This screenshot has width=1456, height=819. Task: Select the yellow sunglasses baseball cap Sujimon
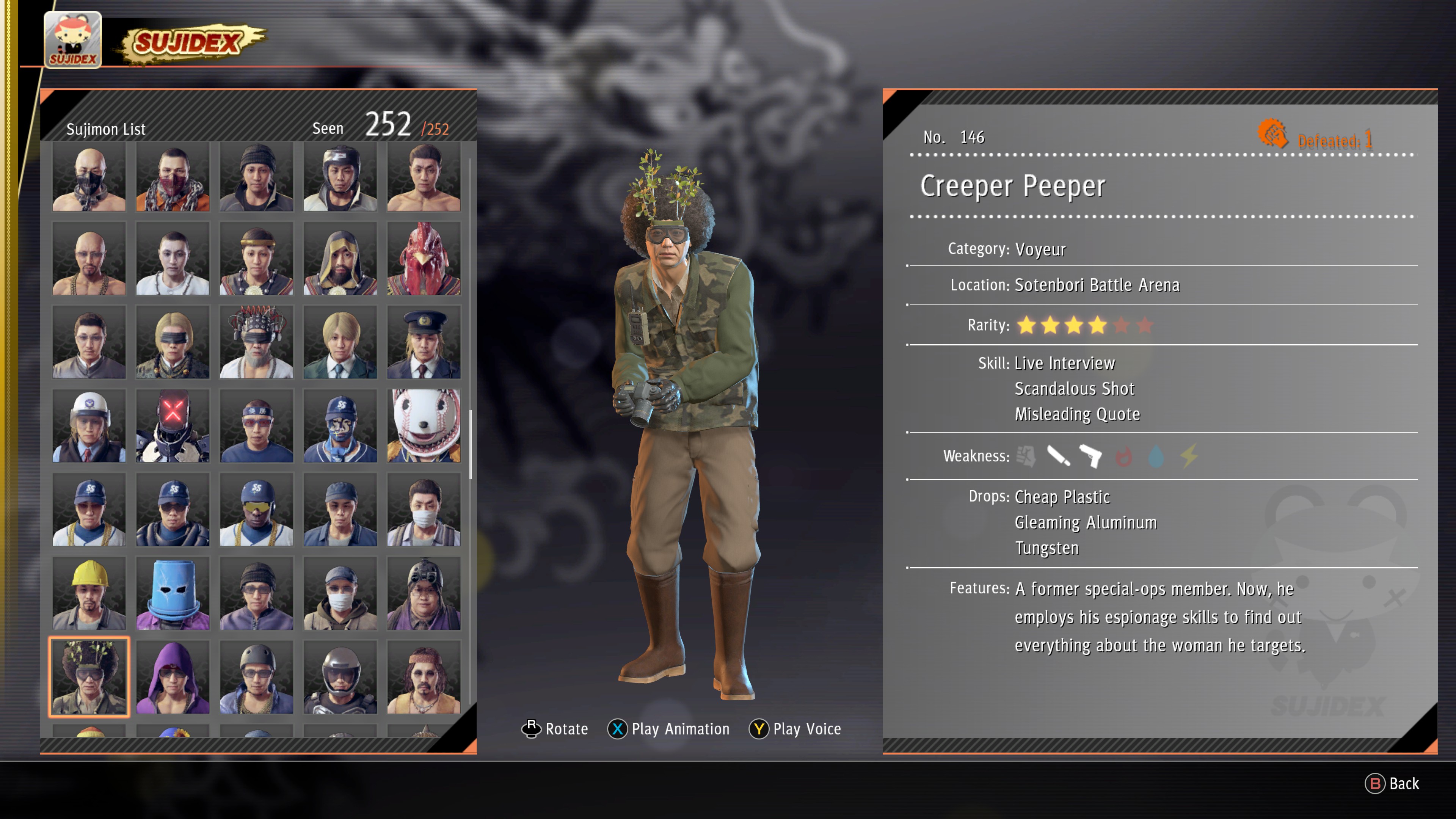pos(256,510)
